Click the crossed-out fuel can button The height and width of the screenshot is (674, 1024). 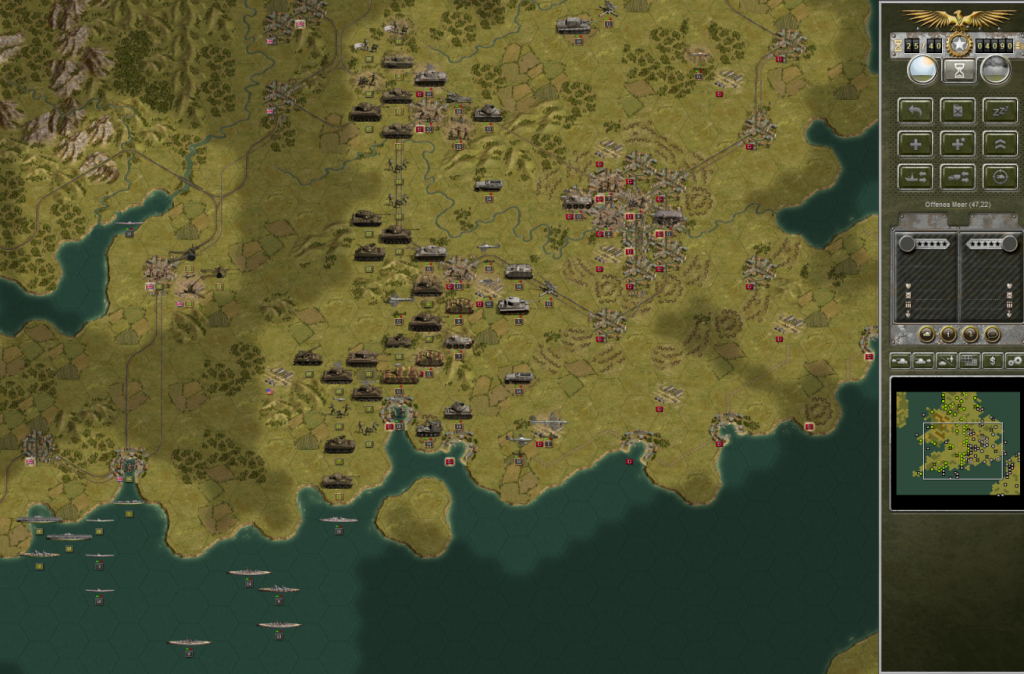coord(958,110)
